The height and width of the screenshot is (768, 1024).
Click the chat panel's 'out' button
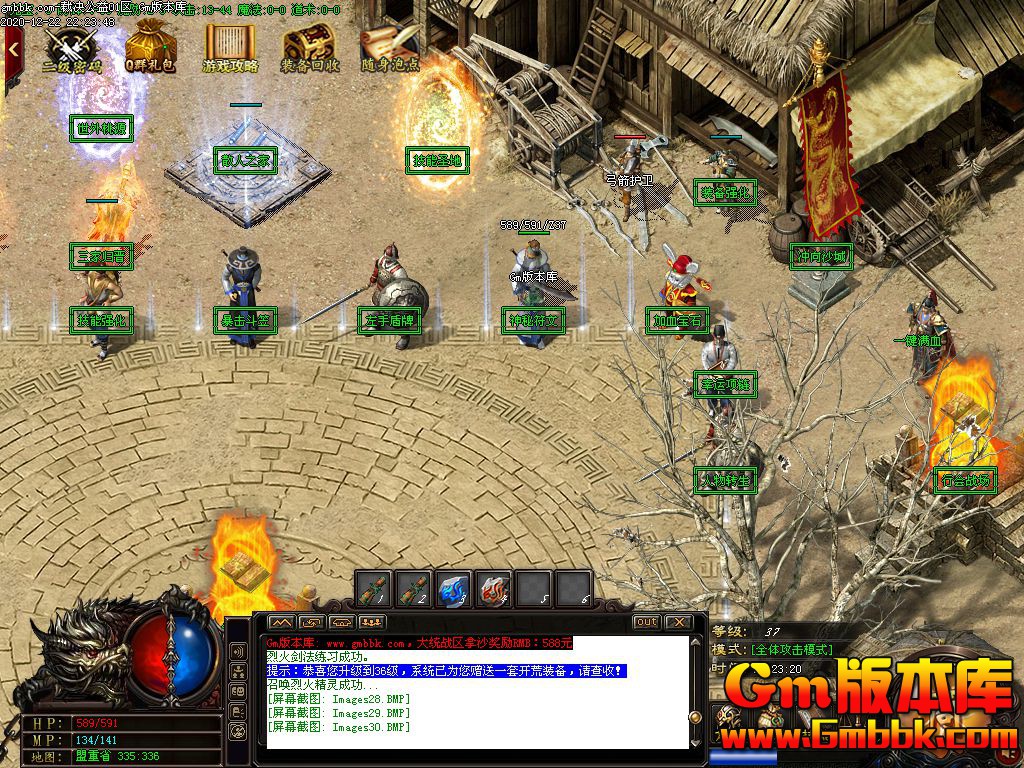pos(647,622)
